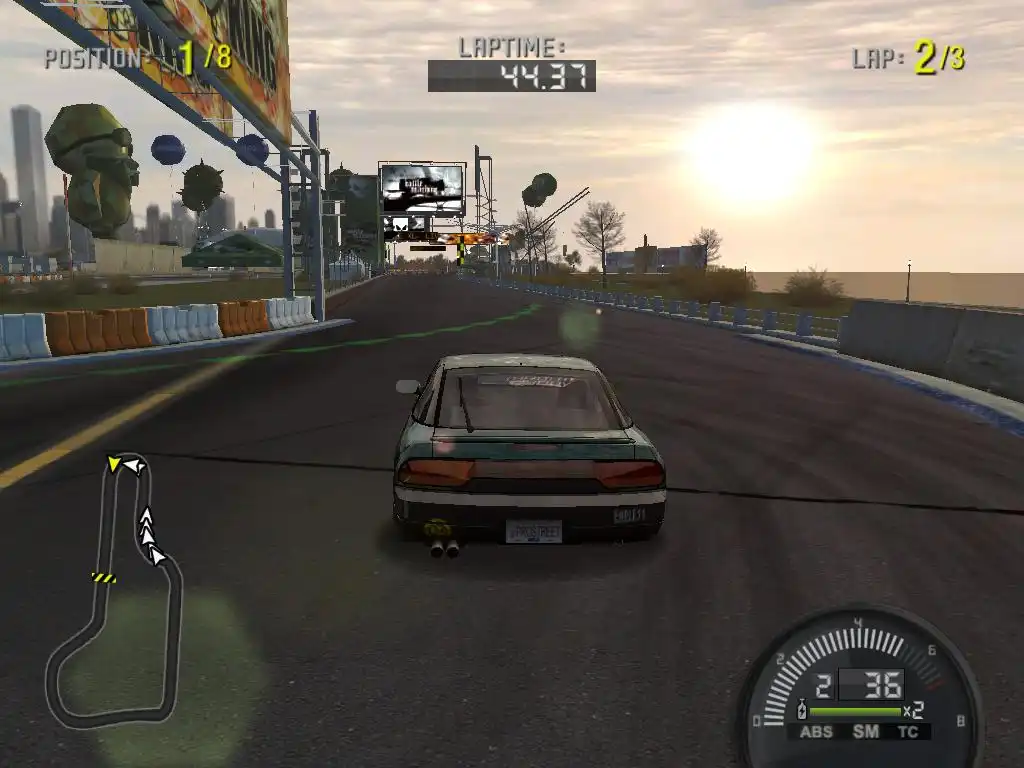Click the striped start line marker on minimap
Image resolution: width=1024 pixels, height=768 pixels.
(x=103, y=577)
